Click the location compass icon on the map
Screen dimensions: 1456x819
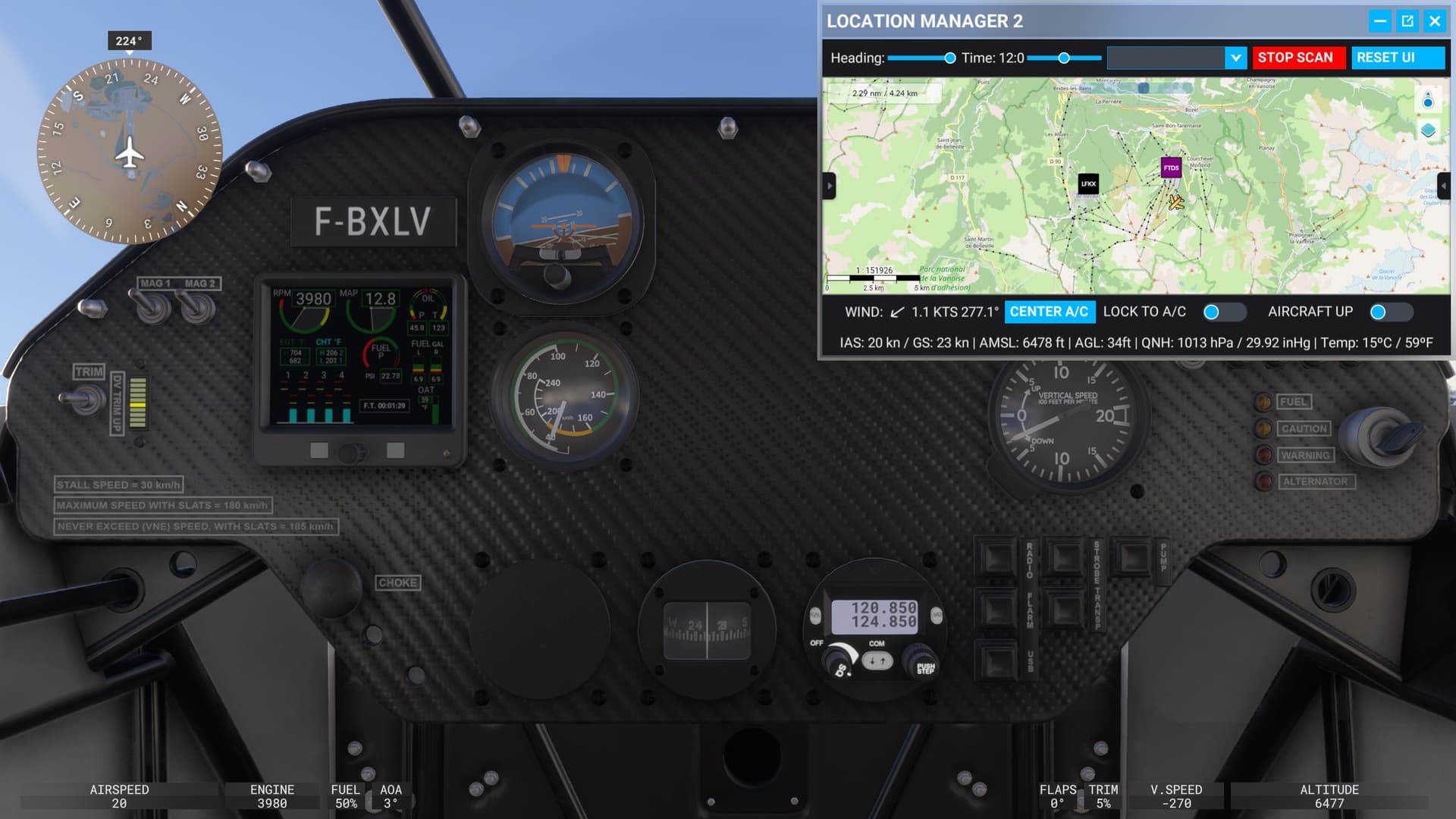[1426, 99]
